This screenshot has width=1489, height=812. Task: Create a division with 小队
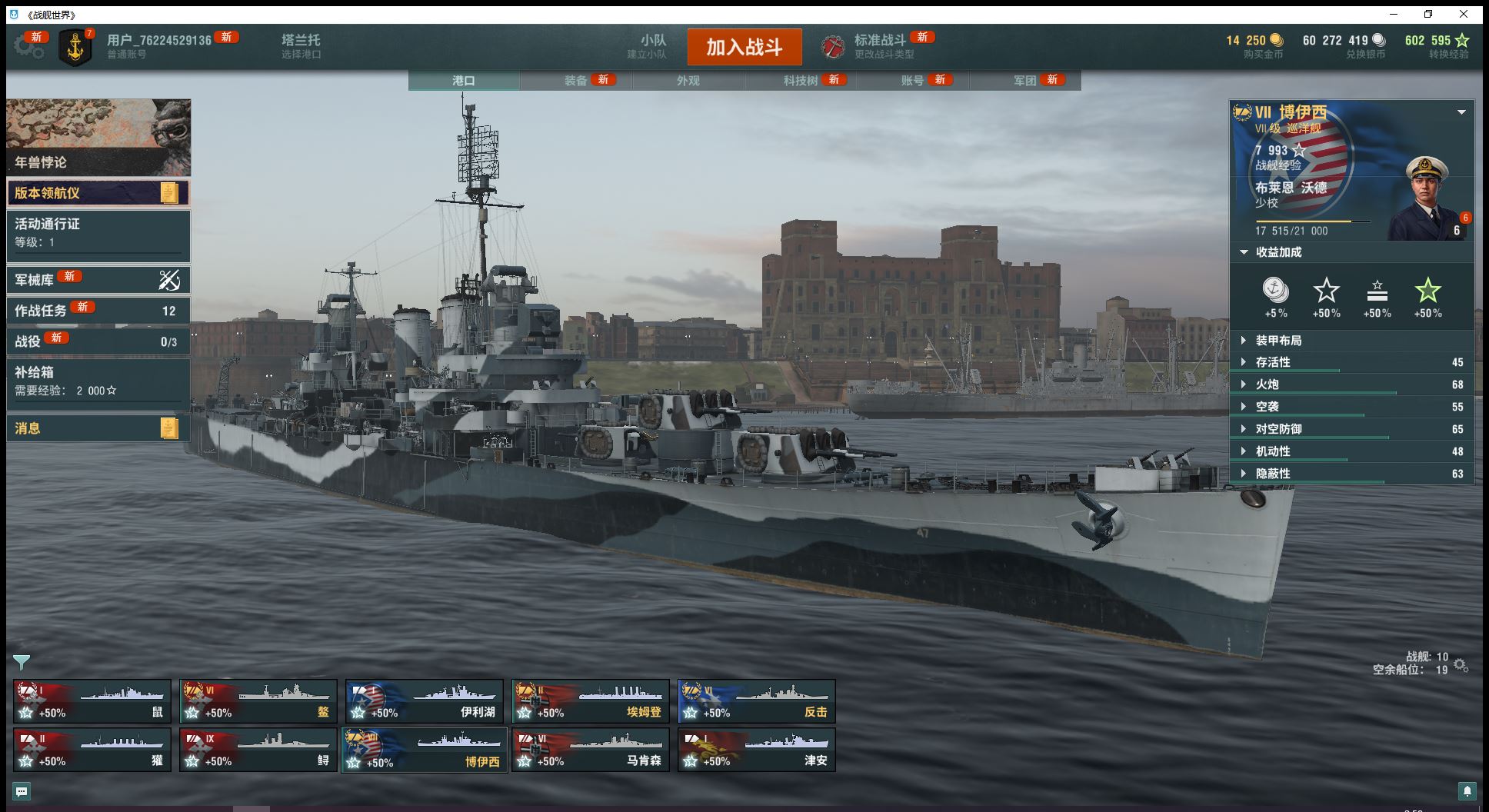tap(652, 46)
